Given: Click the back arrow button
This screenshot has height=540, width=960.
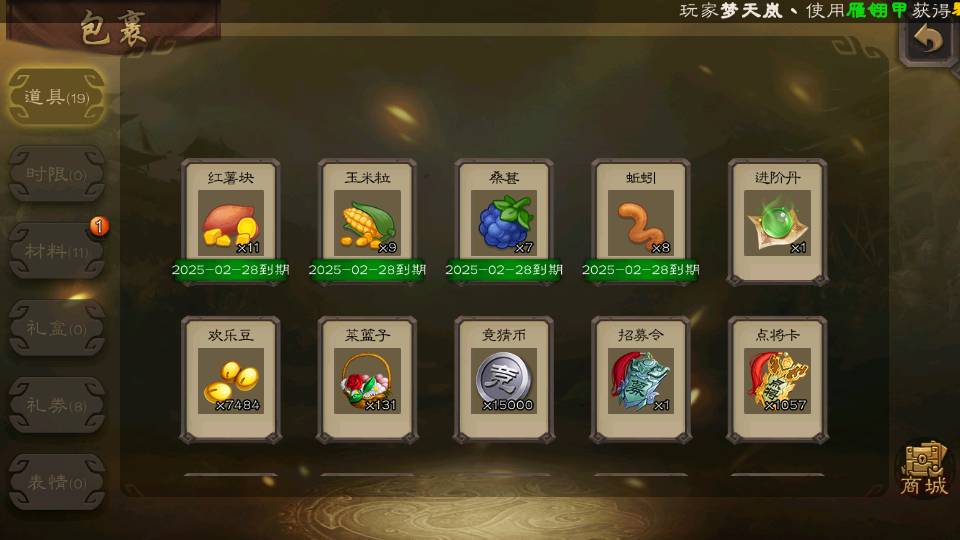Looking at the screenshot, I should 929,40.
